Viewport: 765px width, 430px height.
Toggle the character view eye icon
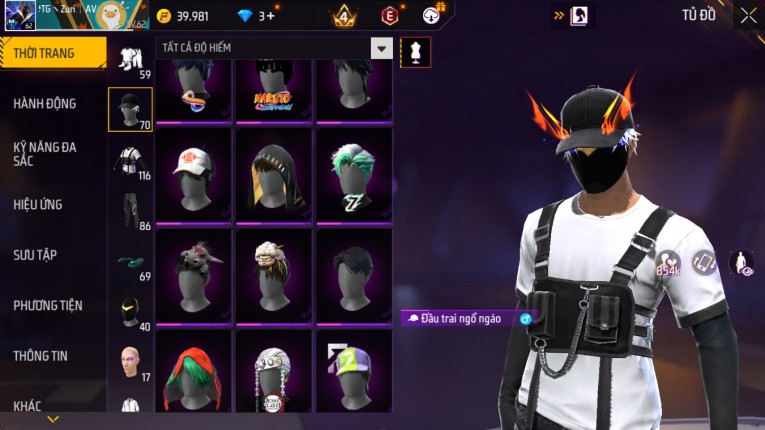point(741,263)
